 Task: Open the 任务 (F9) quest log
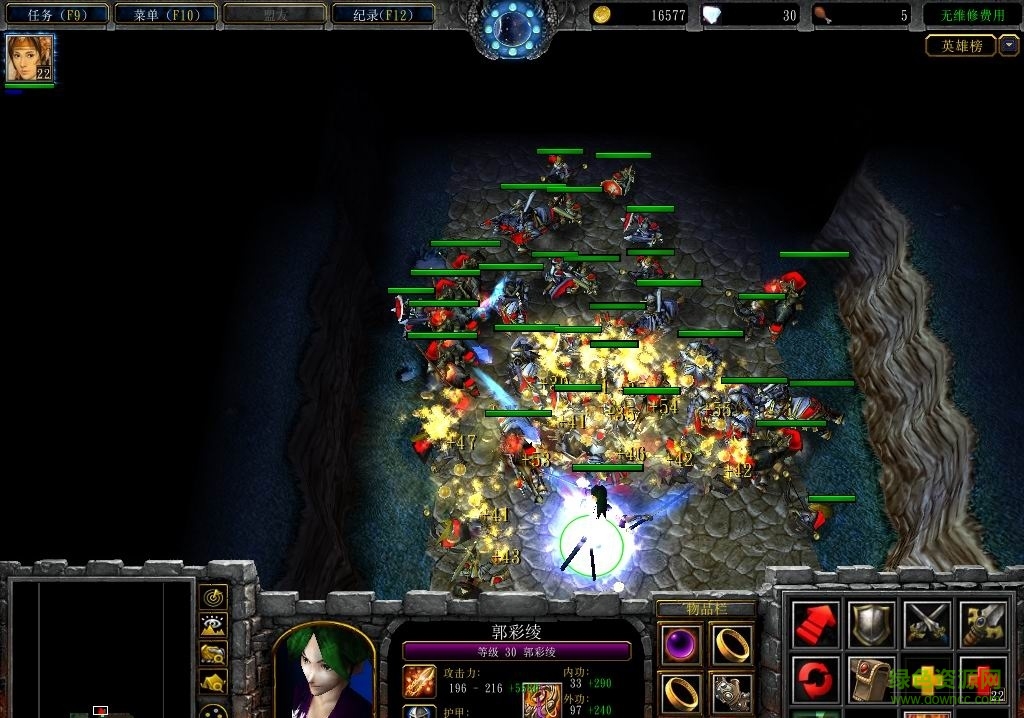pos(55,15)
